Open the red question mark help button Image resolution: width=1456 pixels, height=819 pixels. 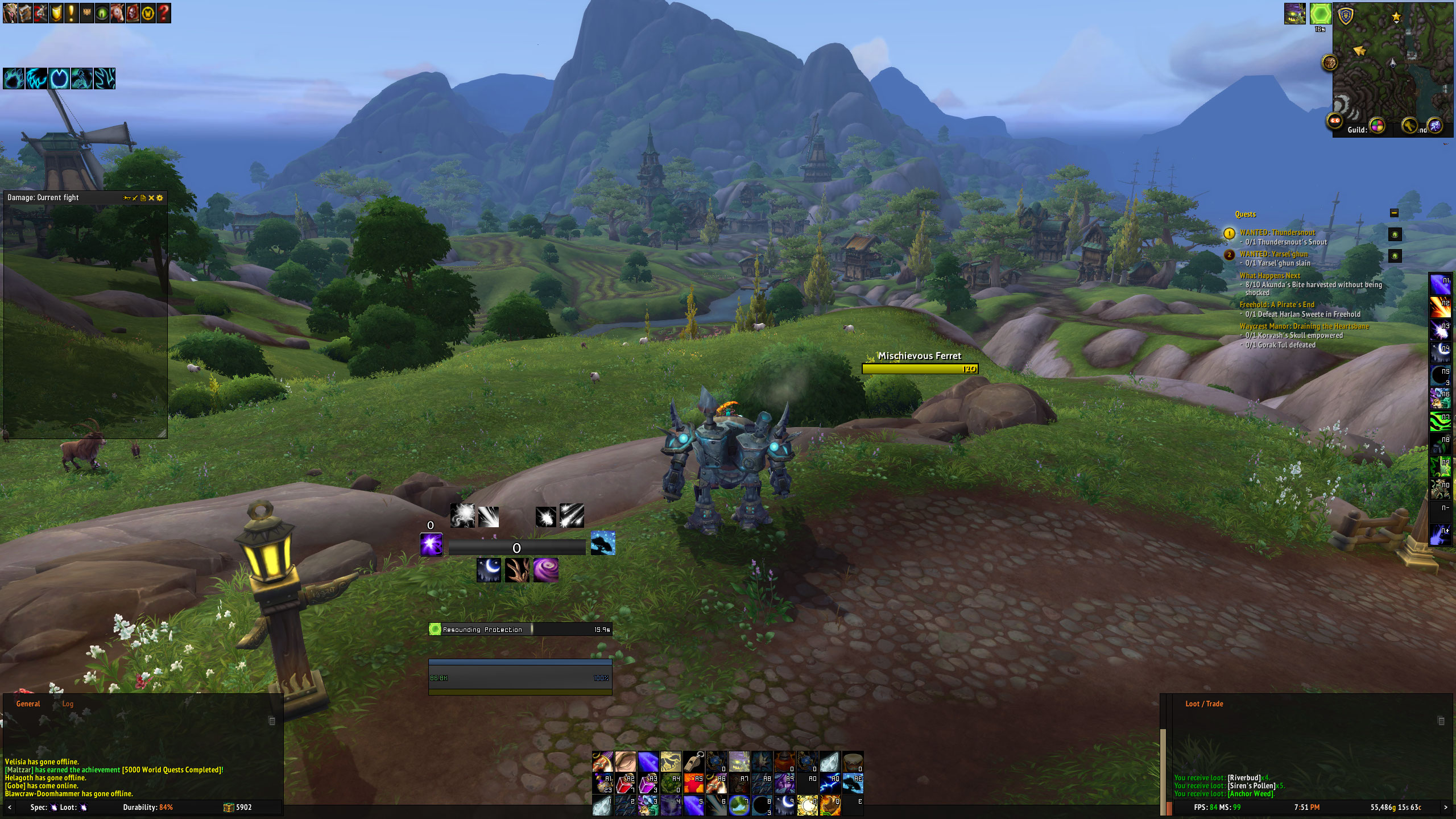click(x=163, y=13)
